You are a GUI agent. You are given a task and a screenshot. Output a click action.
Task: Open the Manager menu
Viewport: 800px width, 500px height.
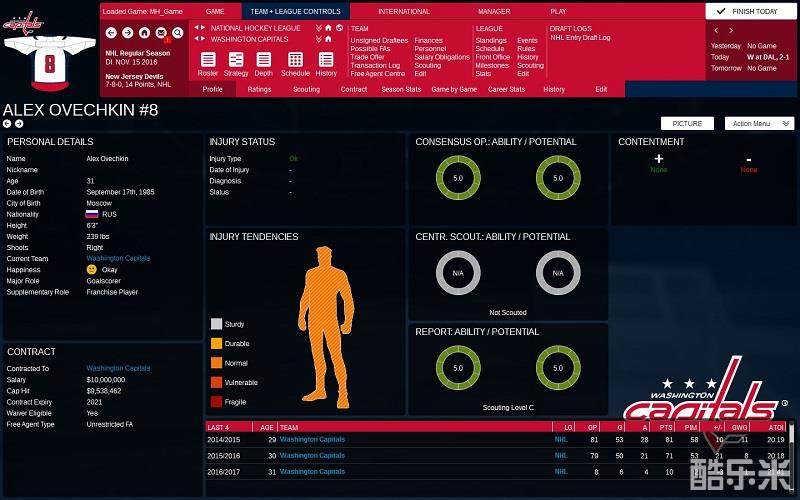point(494,12)
